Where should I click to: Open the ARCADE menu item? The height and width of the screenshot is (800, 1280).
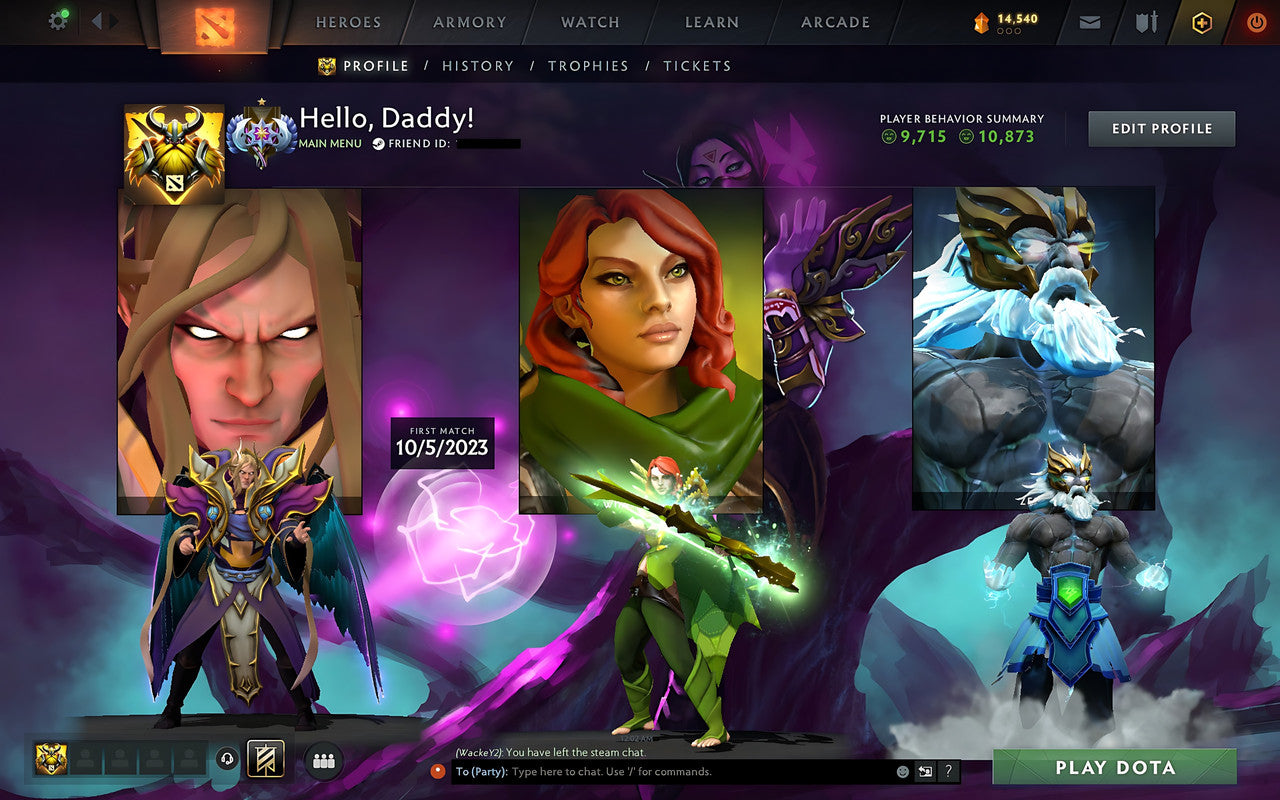coord(834,22)
